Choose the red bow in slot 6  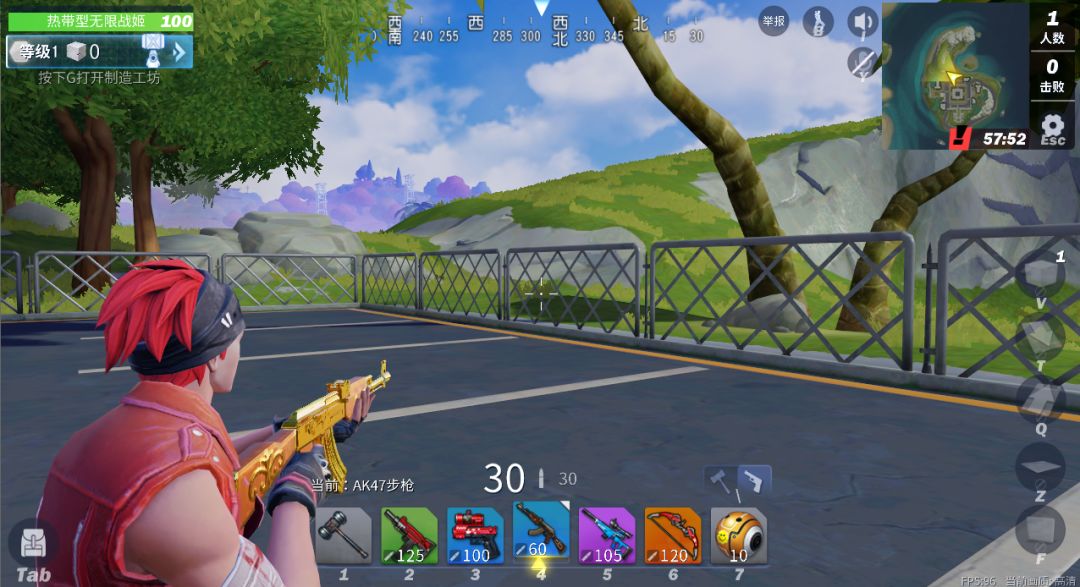[673, 535]
